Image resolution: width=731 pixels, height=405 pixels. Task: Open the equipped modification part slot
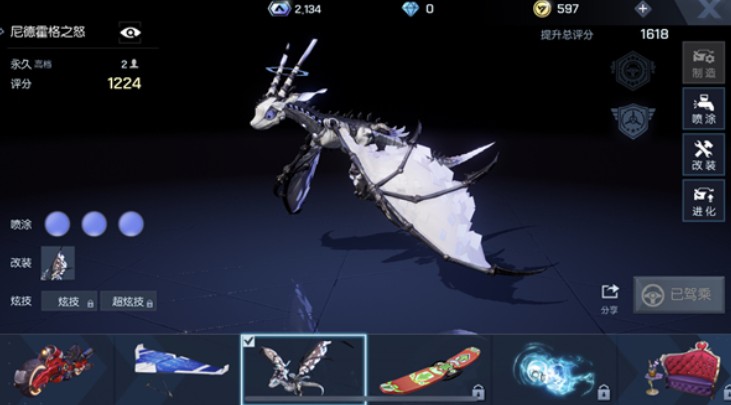click(x=57, y=263)
